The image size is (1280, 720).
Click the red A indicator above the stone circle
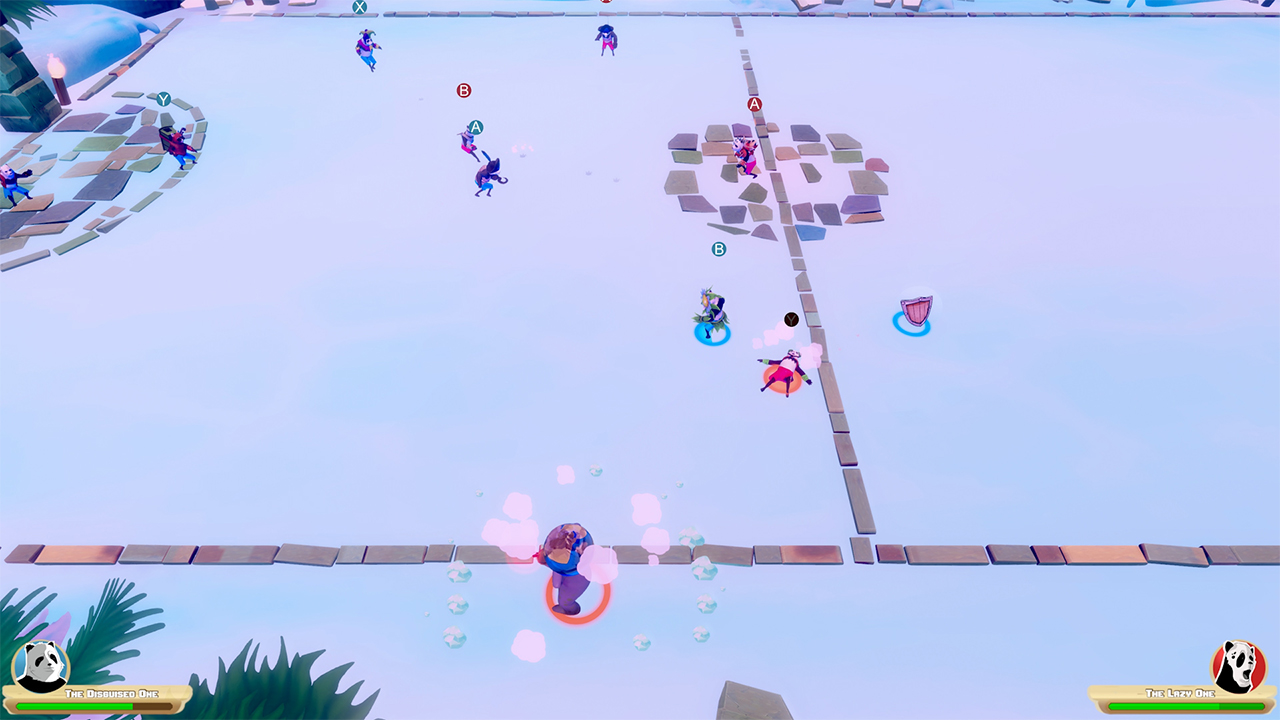[x=753, y=103]
